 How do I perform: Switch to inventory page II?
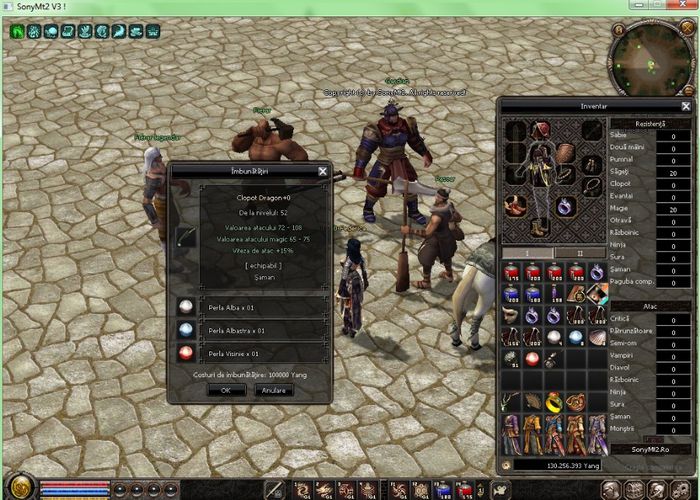tap(575, 253)
